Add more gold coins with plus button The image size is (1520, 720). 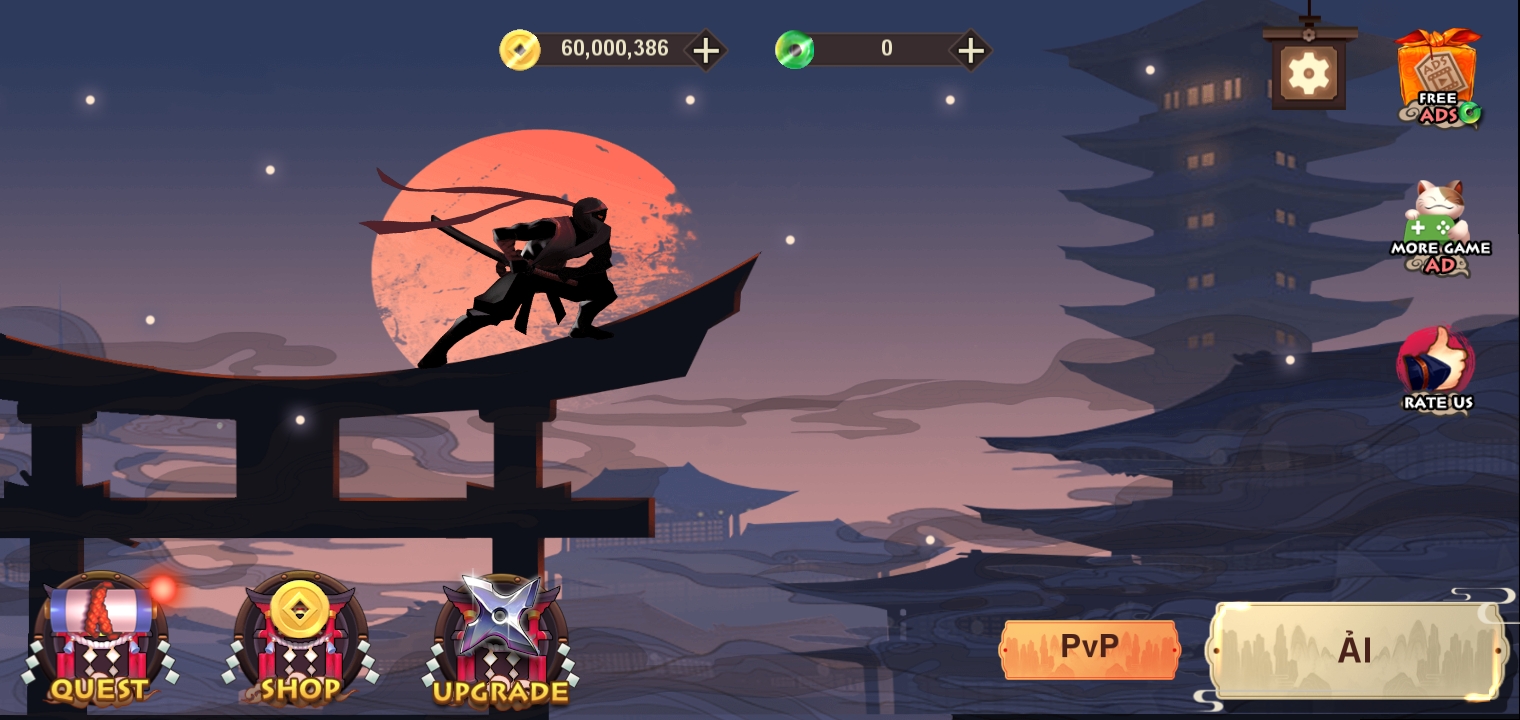(706, 50)
